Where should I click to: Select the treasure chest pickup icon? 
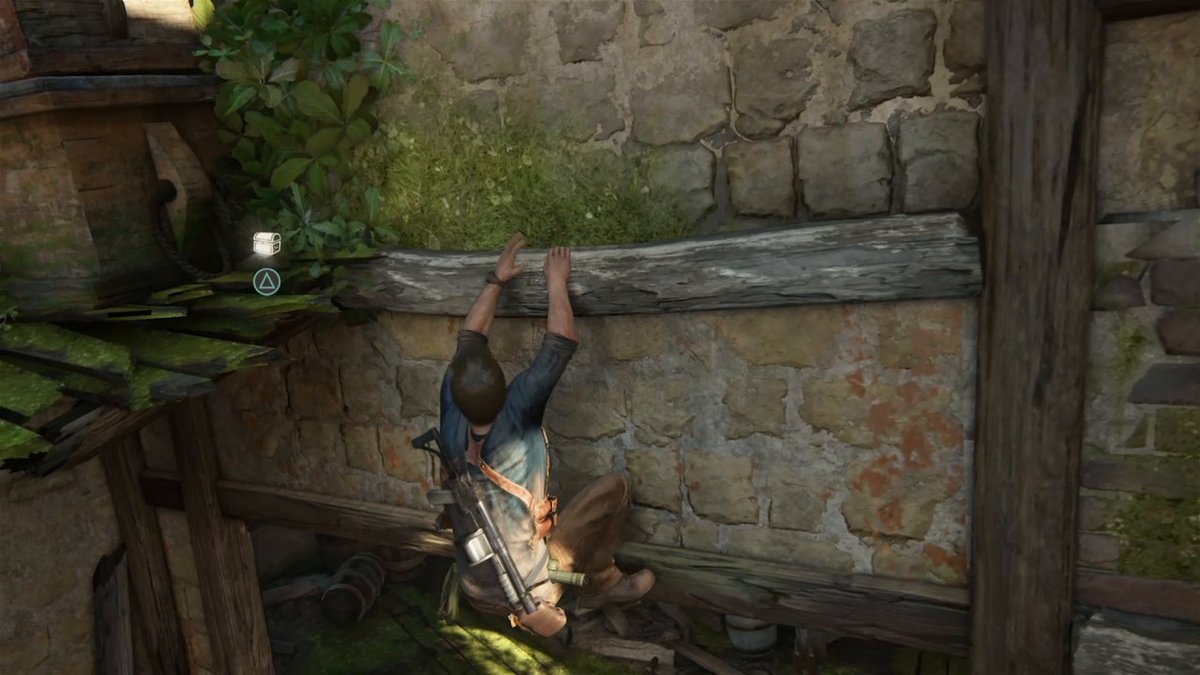266,243
